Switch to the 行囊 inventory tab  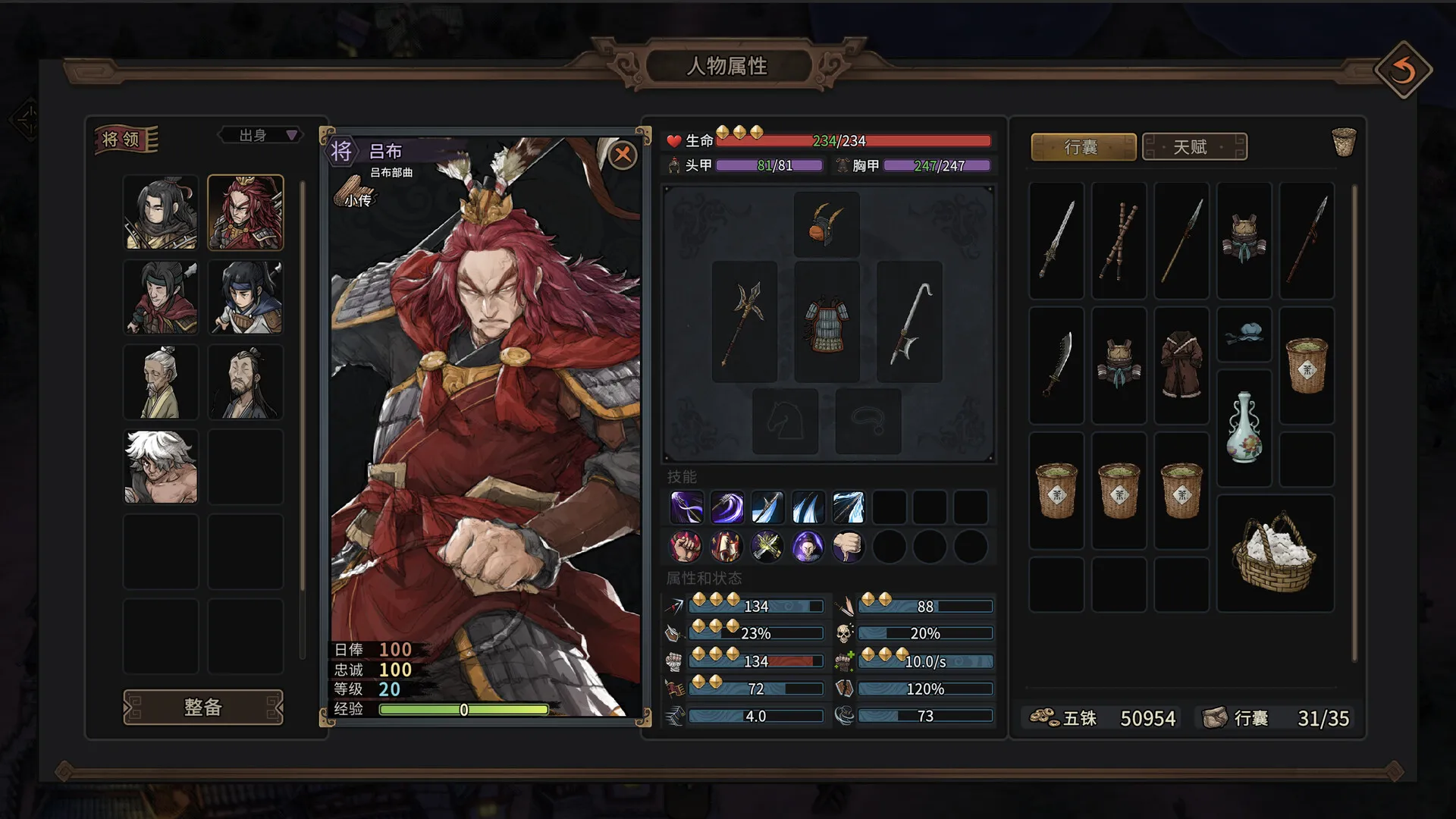point(1083,146)
